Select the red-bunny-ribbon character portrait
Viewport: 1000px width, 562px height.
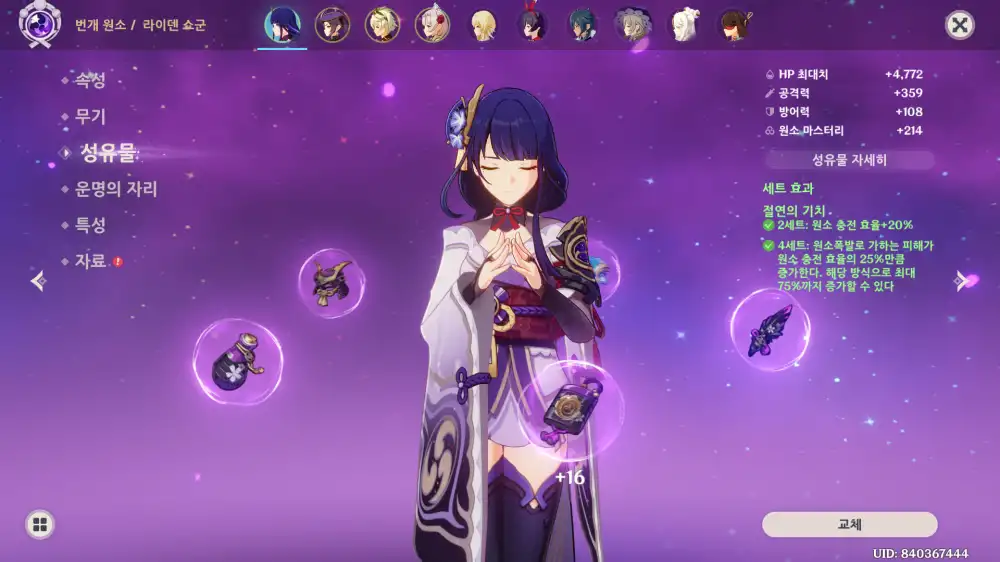point(533,25)
